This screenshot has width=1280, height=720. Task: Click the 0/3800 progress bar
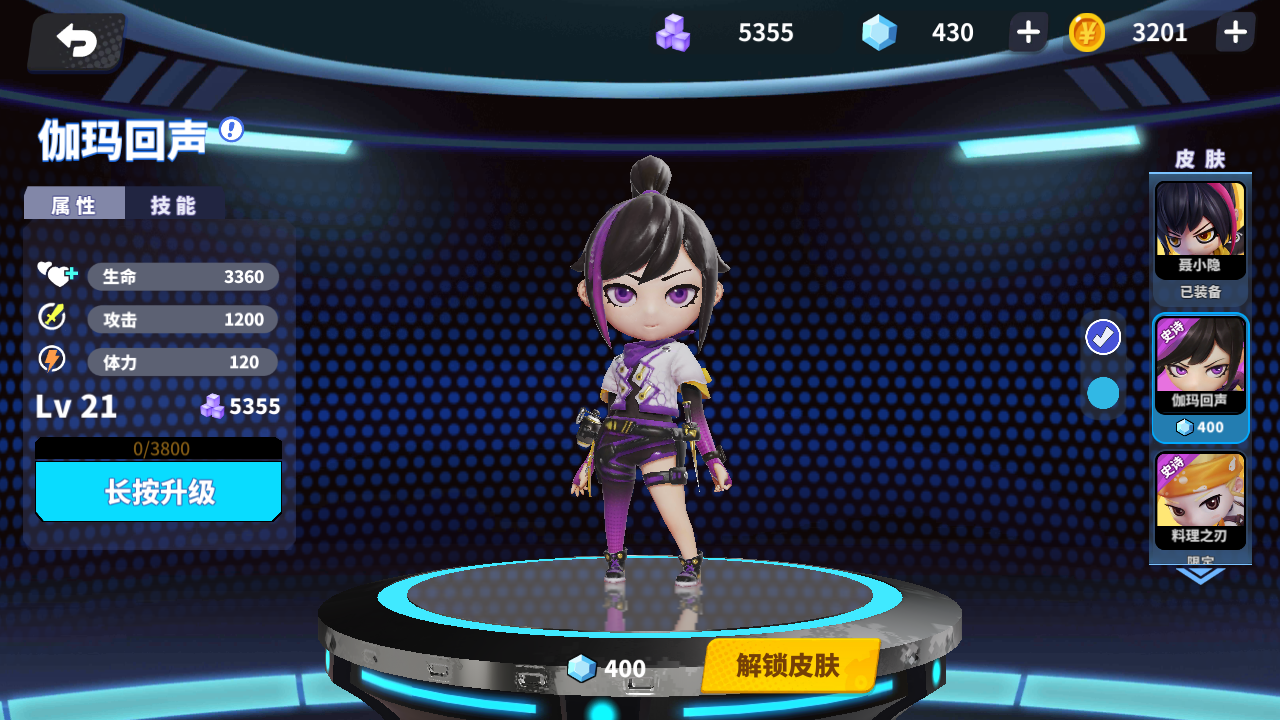[x=157, y=447]
